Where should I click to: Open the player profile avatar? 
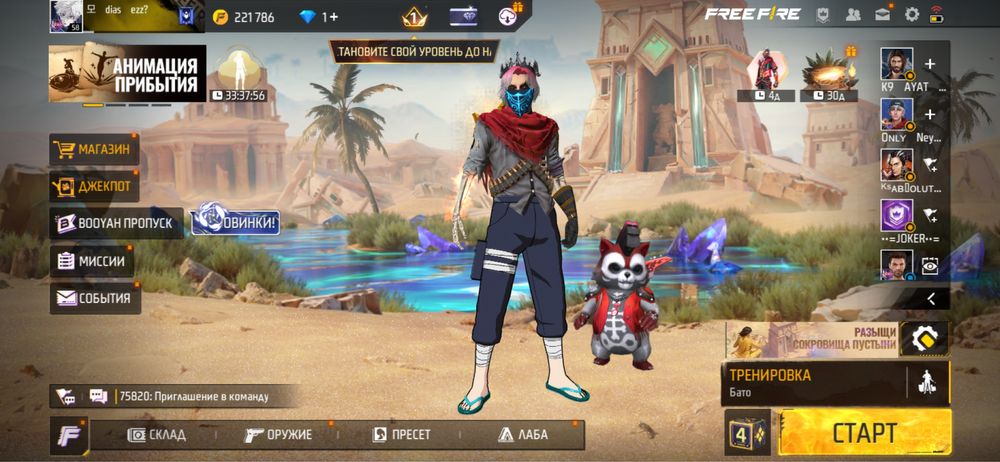[66, 15]
